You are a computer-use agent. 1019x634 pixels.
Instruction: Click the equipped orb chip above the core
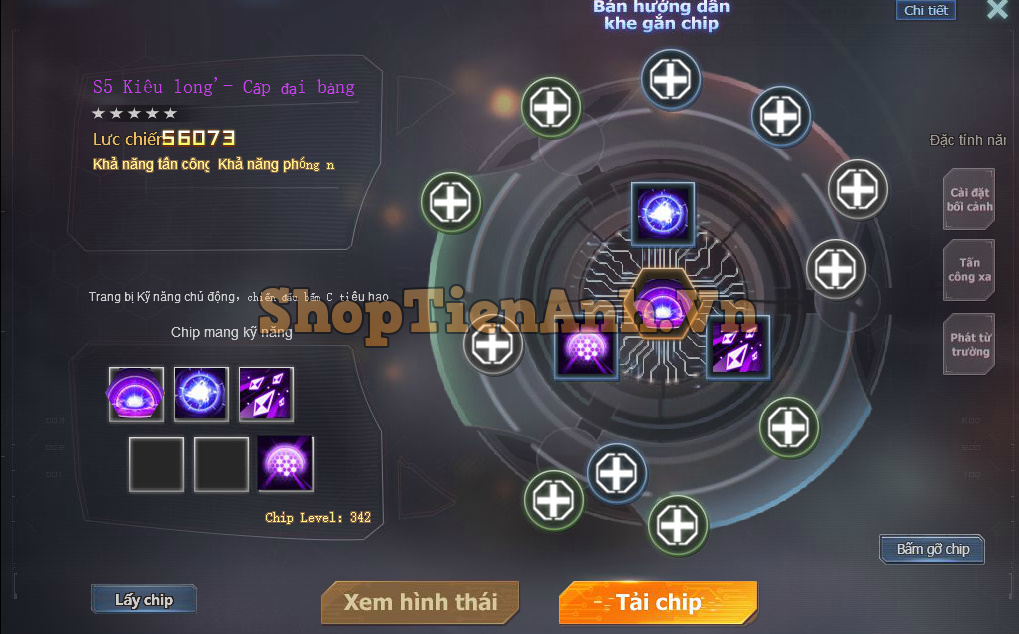[x=663, y=215]
